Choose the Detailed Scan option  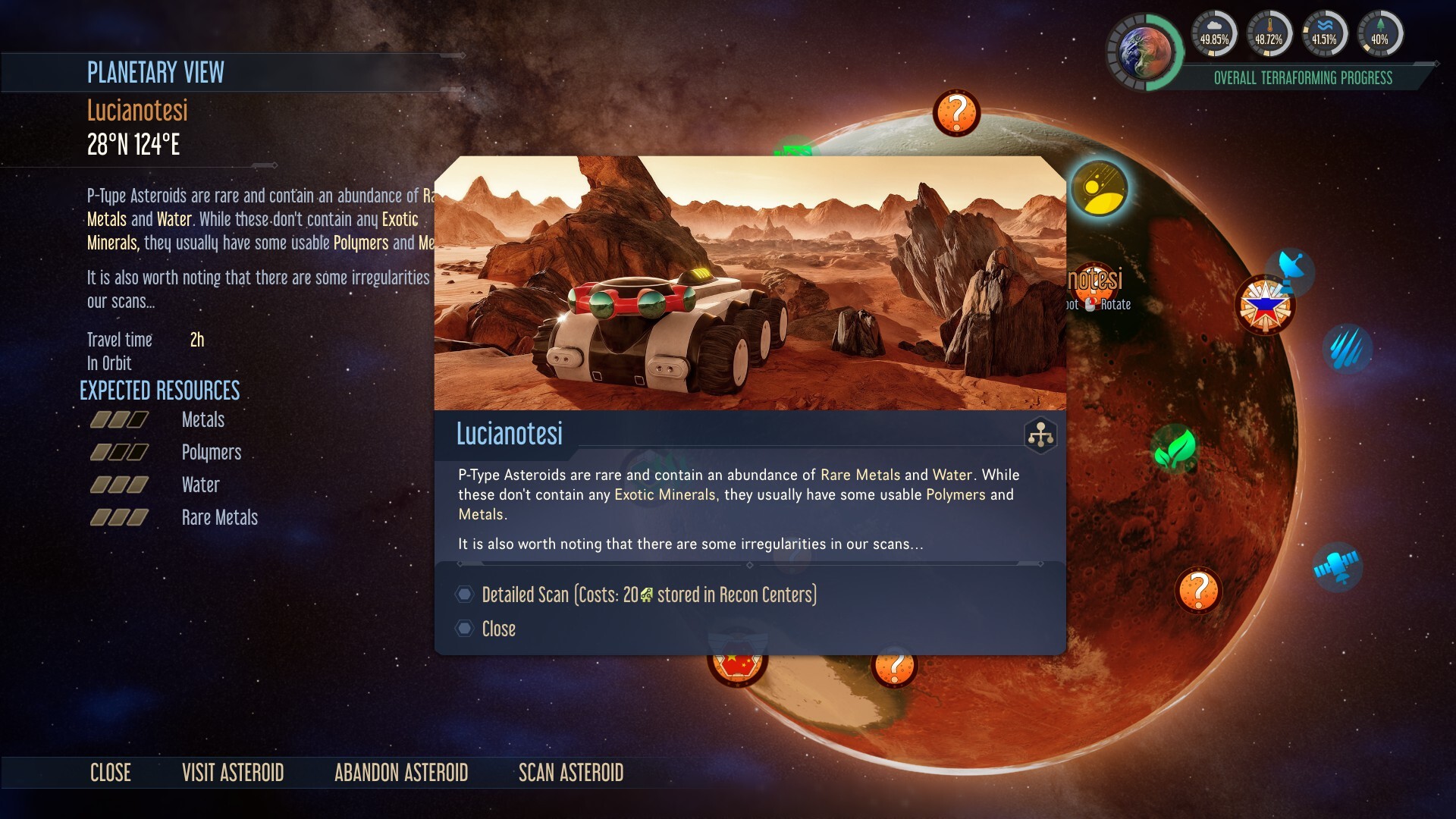click(x=648, y=595)
